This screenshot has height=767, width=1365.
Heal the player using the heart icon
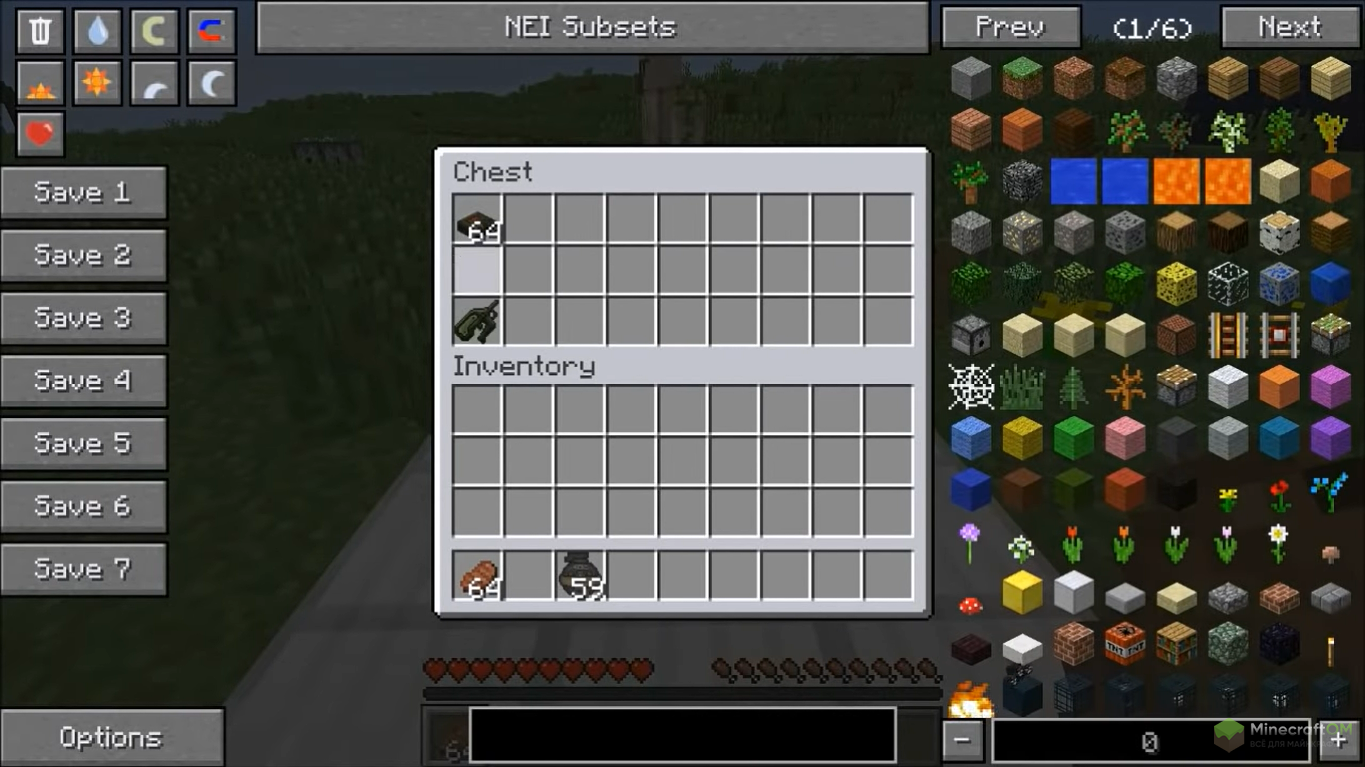point(40,134)
